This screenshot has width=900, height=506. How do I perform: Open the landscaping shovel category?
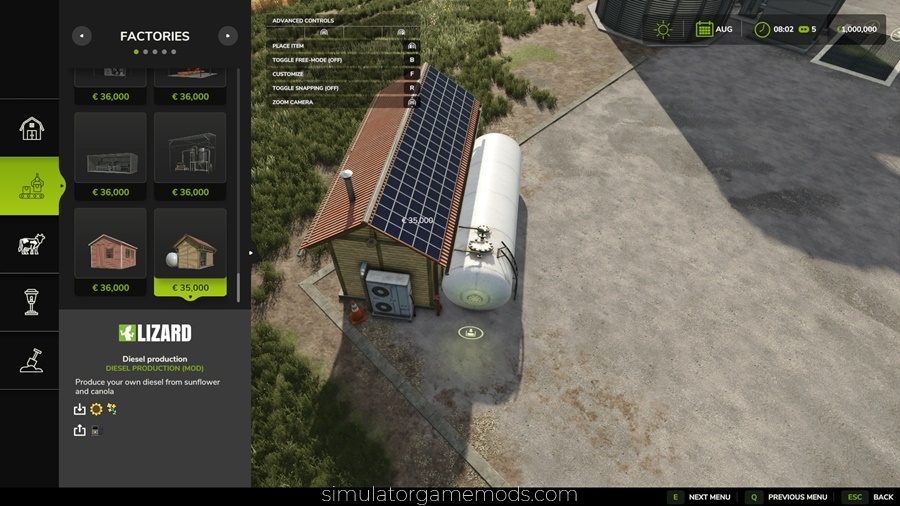32,360
